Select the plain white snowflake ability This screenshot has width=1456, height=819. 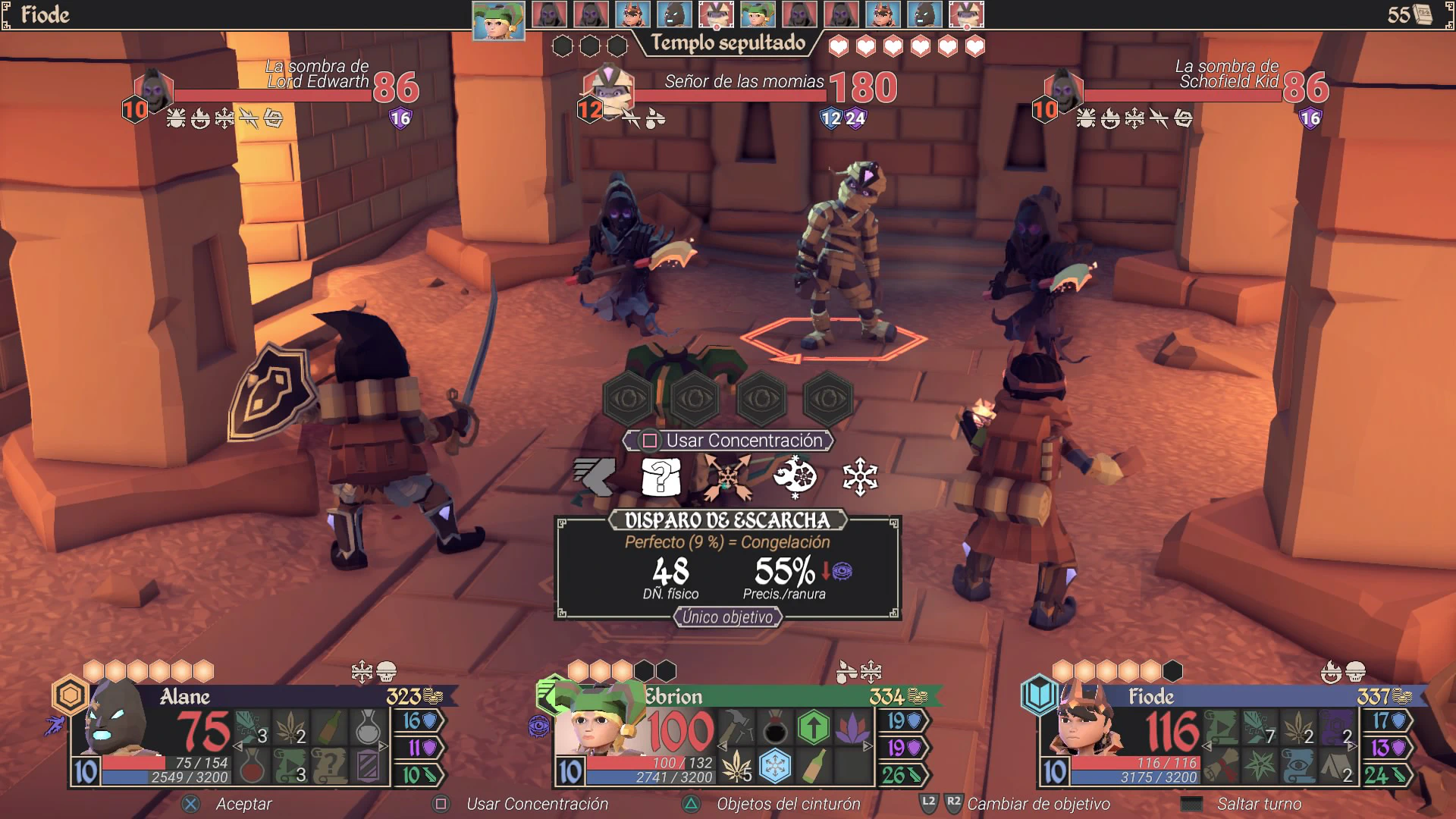click(x=860, y=478)
